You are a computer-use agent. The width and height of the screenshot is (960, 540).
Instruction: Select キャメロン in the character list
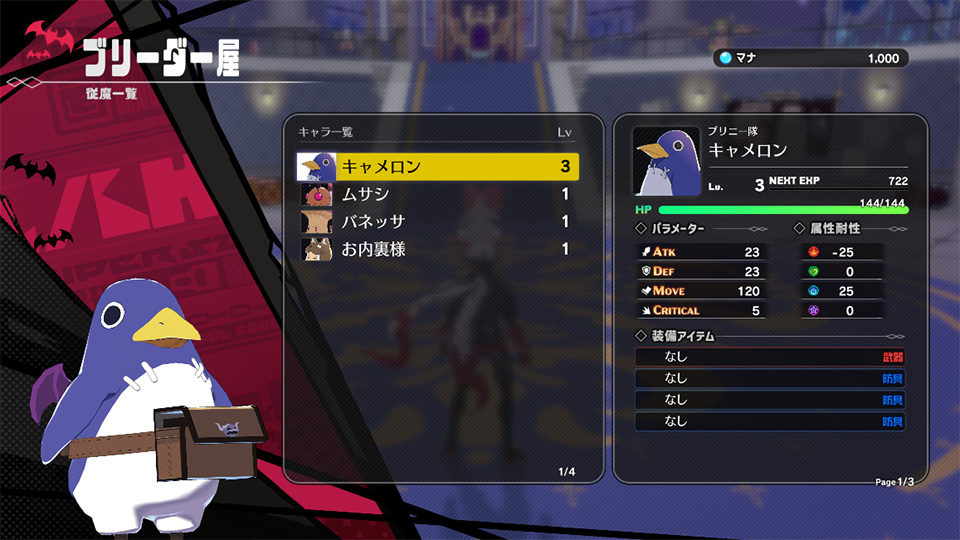(440, 166)
